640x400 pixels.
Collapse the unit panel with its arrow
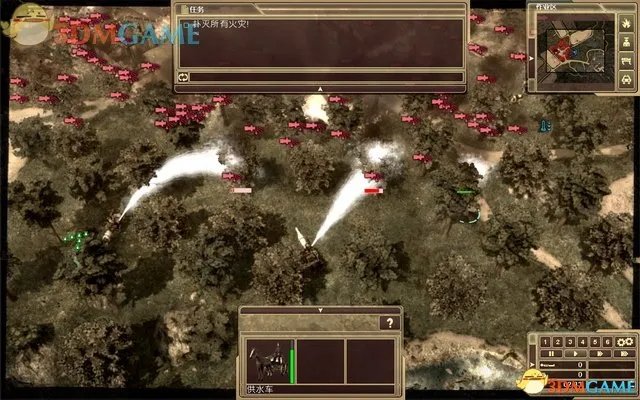pos(319,311)
